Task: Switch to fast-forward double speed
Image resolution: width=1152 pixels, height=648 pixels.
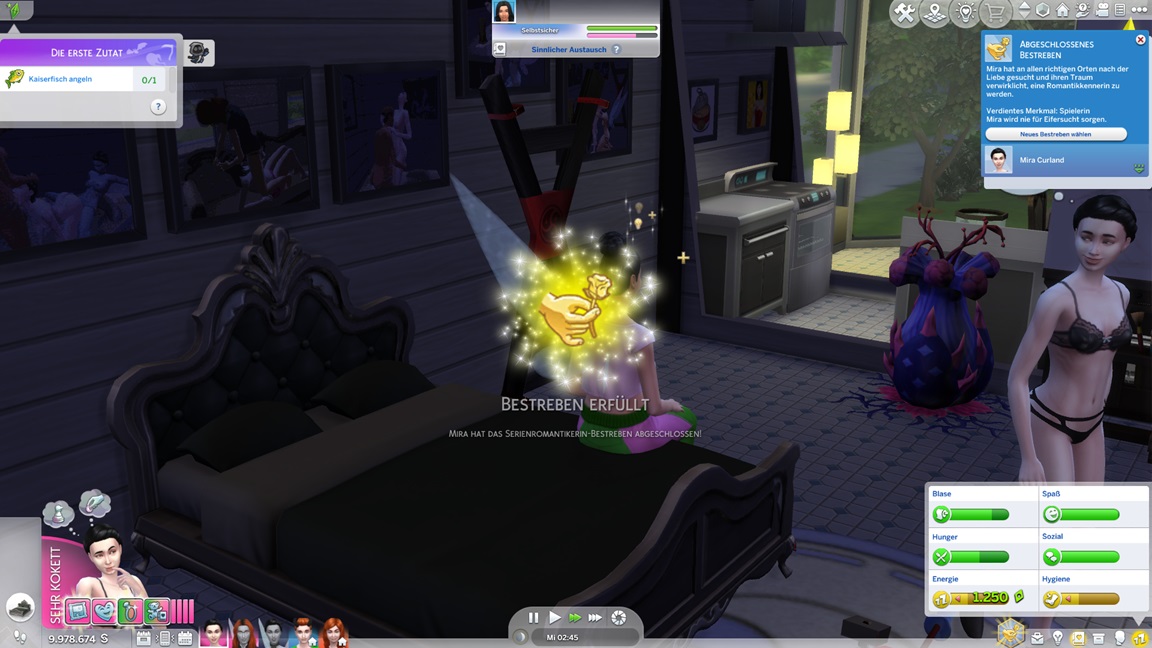Action: (574, 618)
